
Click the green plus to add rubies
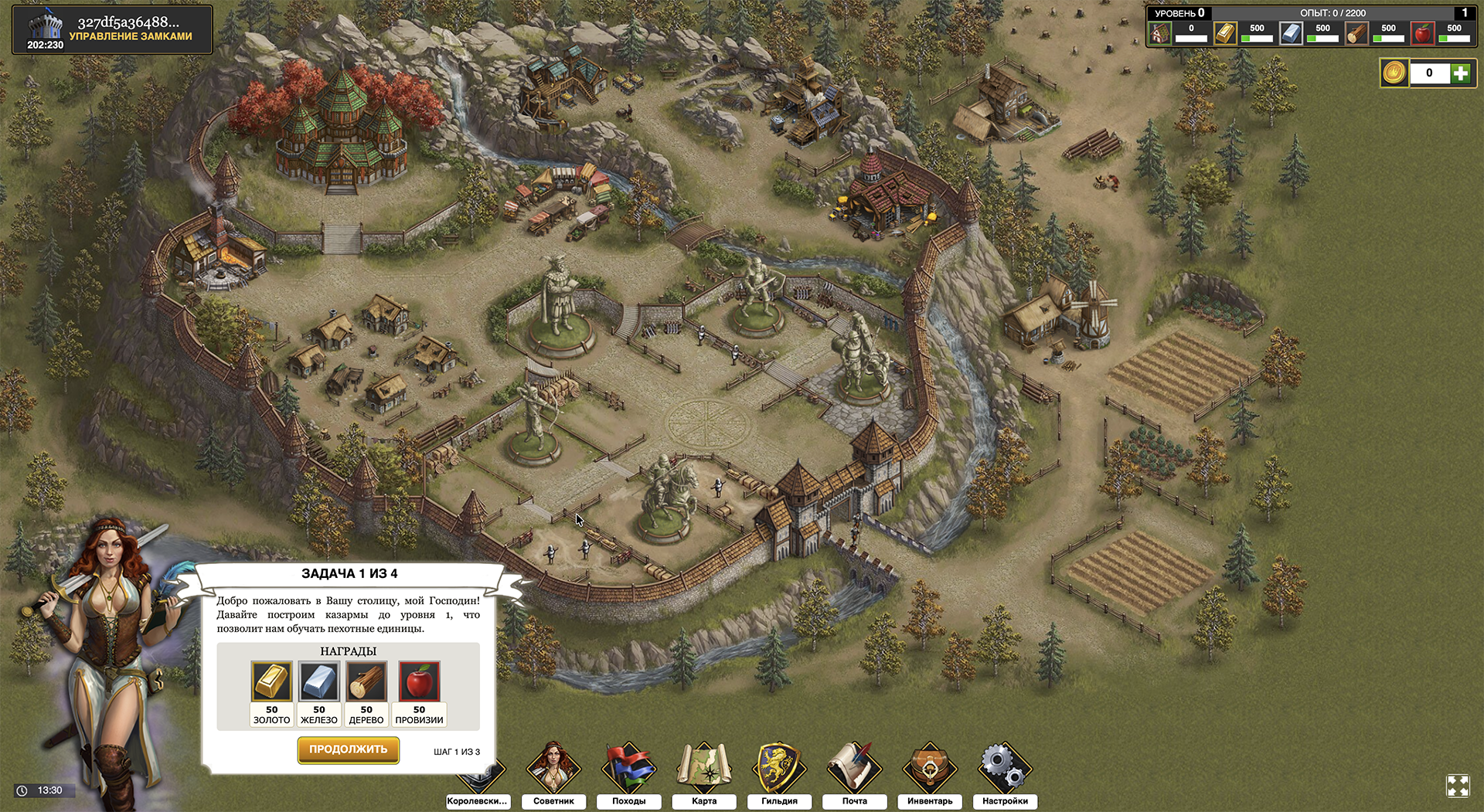[1459, 73]
